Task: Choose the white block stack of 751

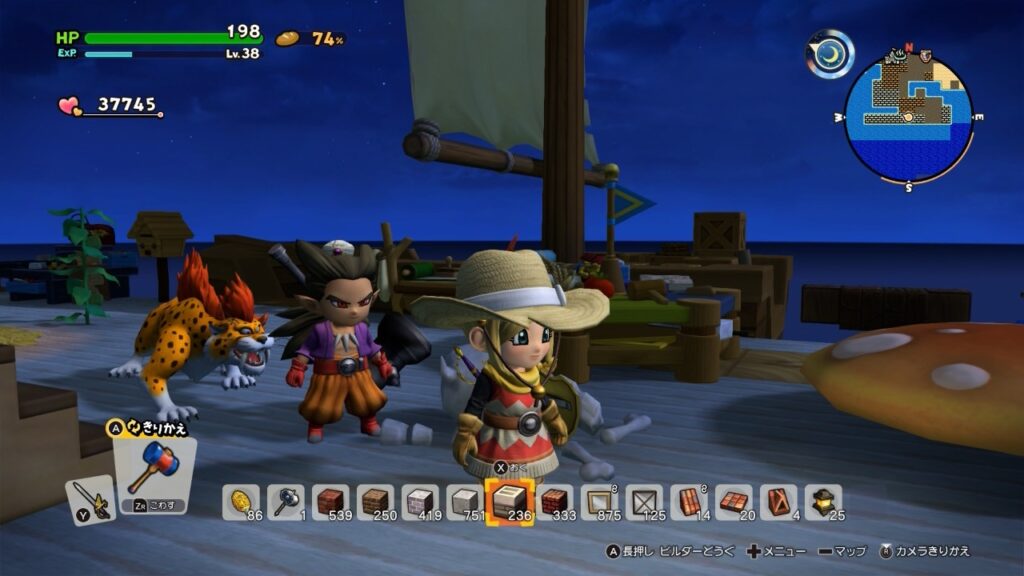Action: (x=464, y=501)
